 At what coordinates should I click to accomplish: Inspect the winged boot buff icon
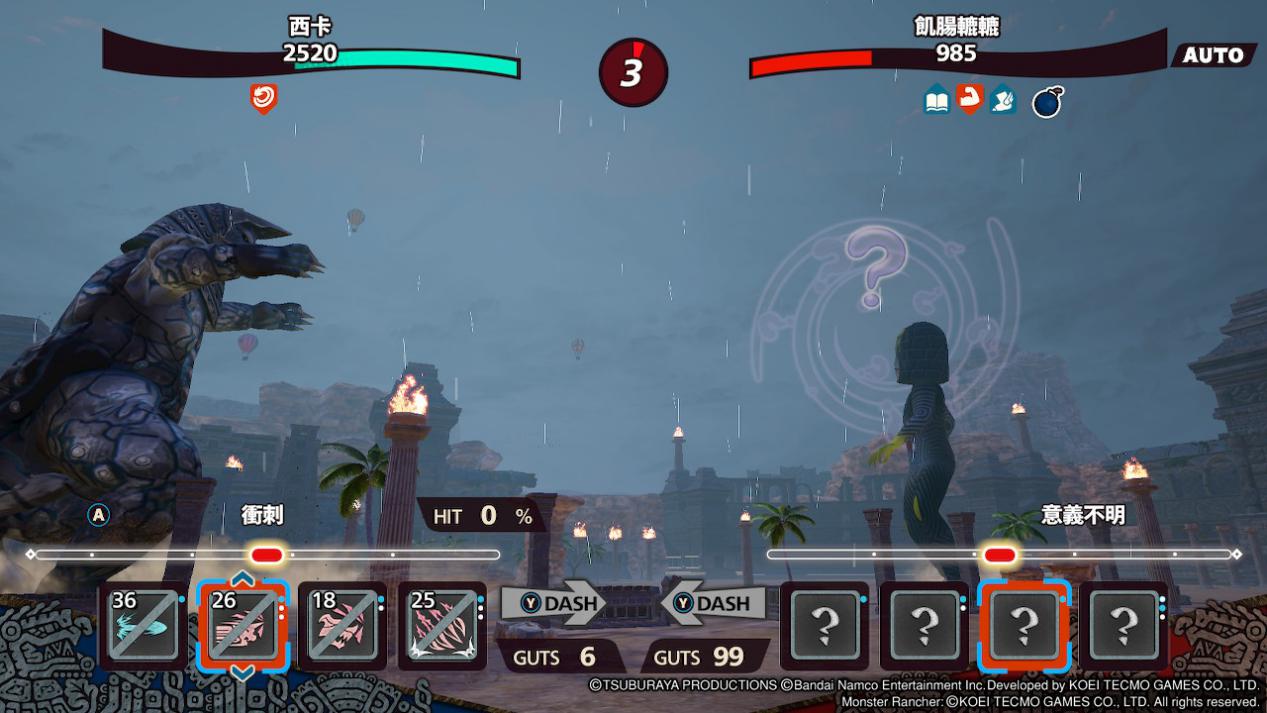1002,100
